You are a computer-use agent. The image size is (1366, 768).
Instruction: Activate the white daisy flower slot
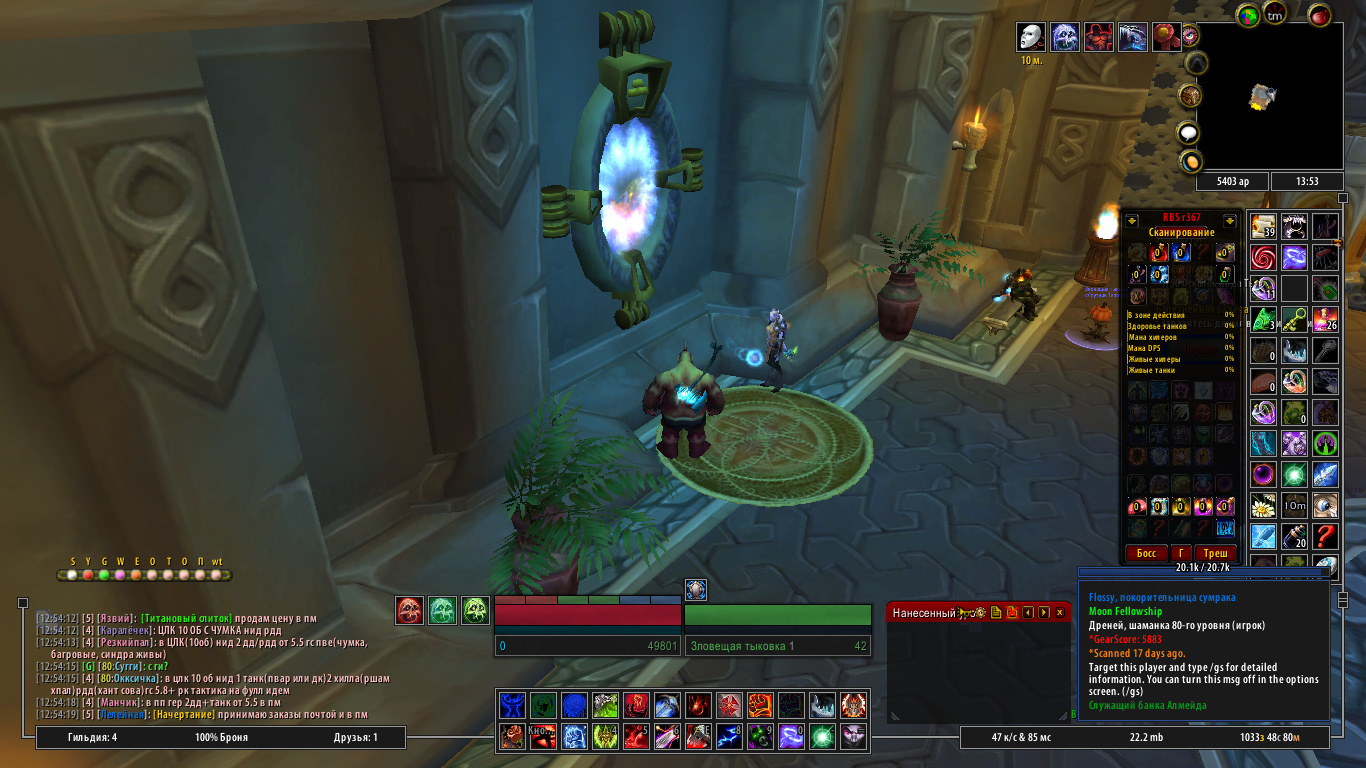[x=1264, y=505]
